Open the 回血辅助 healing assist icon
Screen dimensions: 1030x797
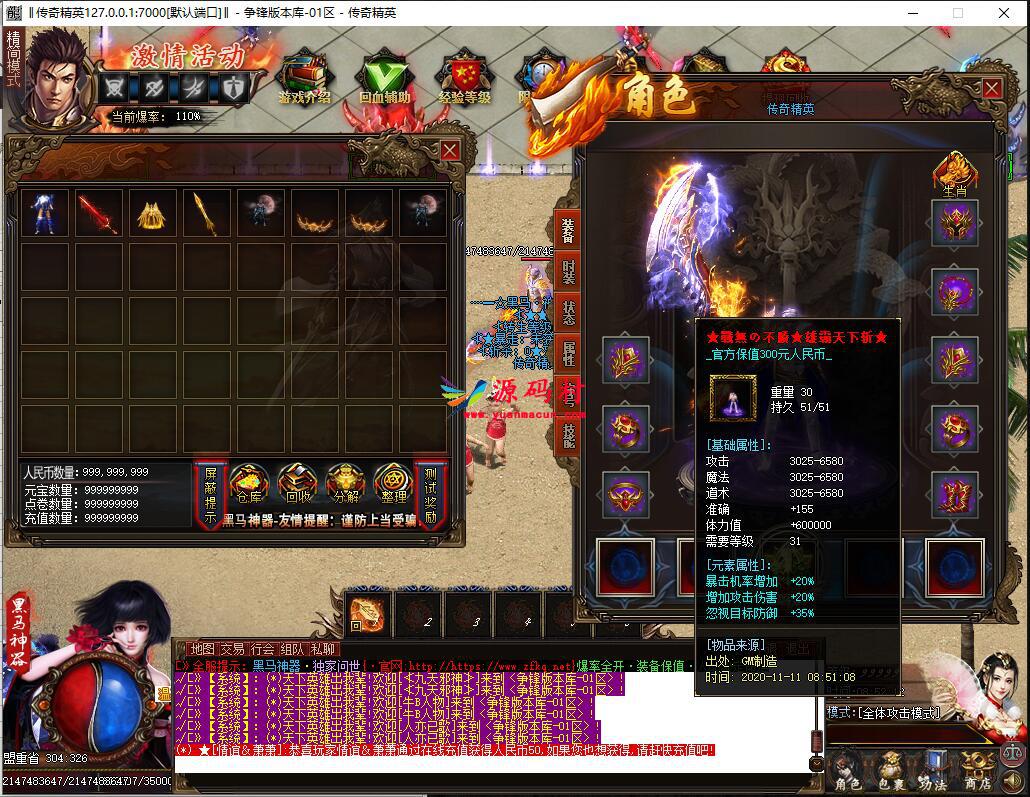coord(385,78)
